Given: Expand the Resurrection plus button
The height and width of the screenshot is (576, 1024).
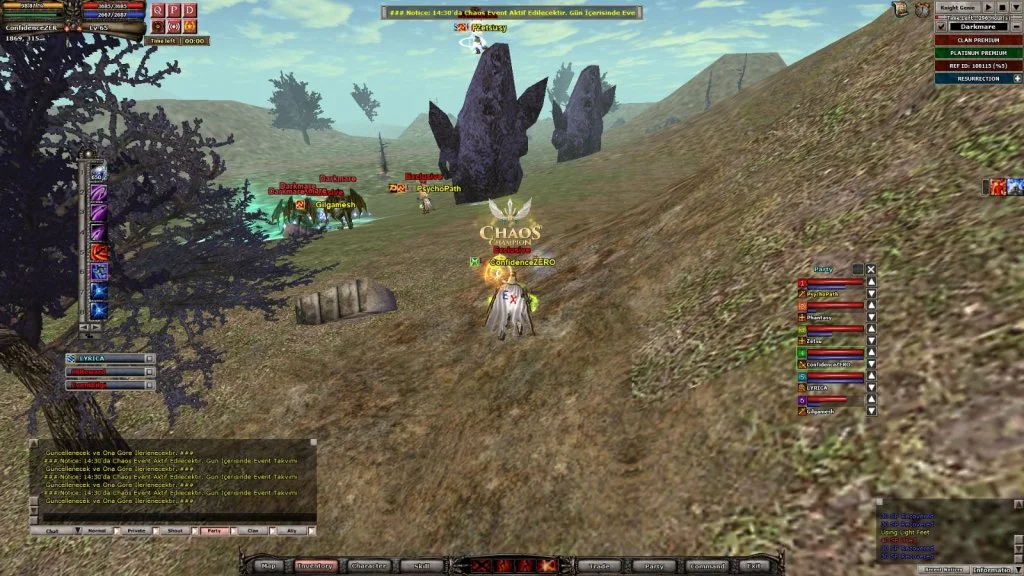Looking at the screenshot, I should pyautogui.click(x=1017, y=78).
